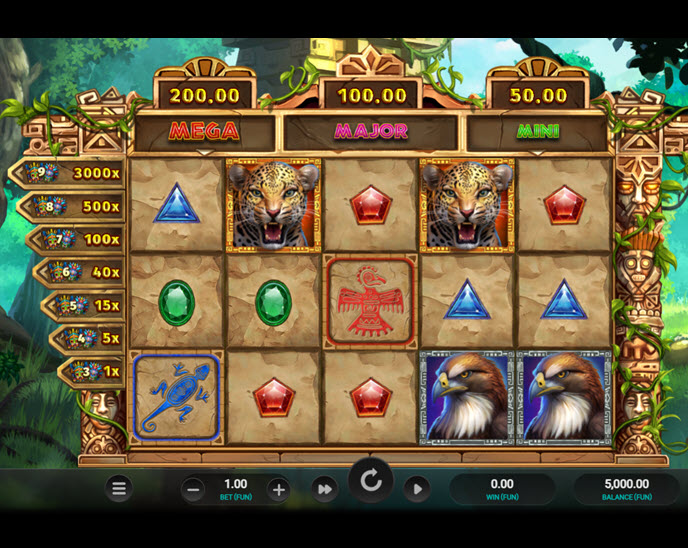
Task: Toggle the fast-forward turbo spin button
Action: point(324,489)
